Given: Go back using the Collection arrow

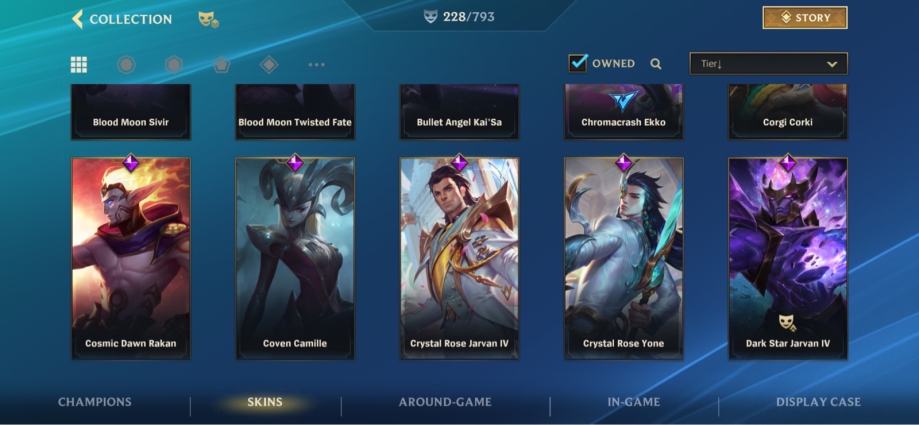Looking at the screenshot, I should (78, 19).
